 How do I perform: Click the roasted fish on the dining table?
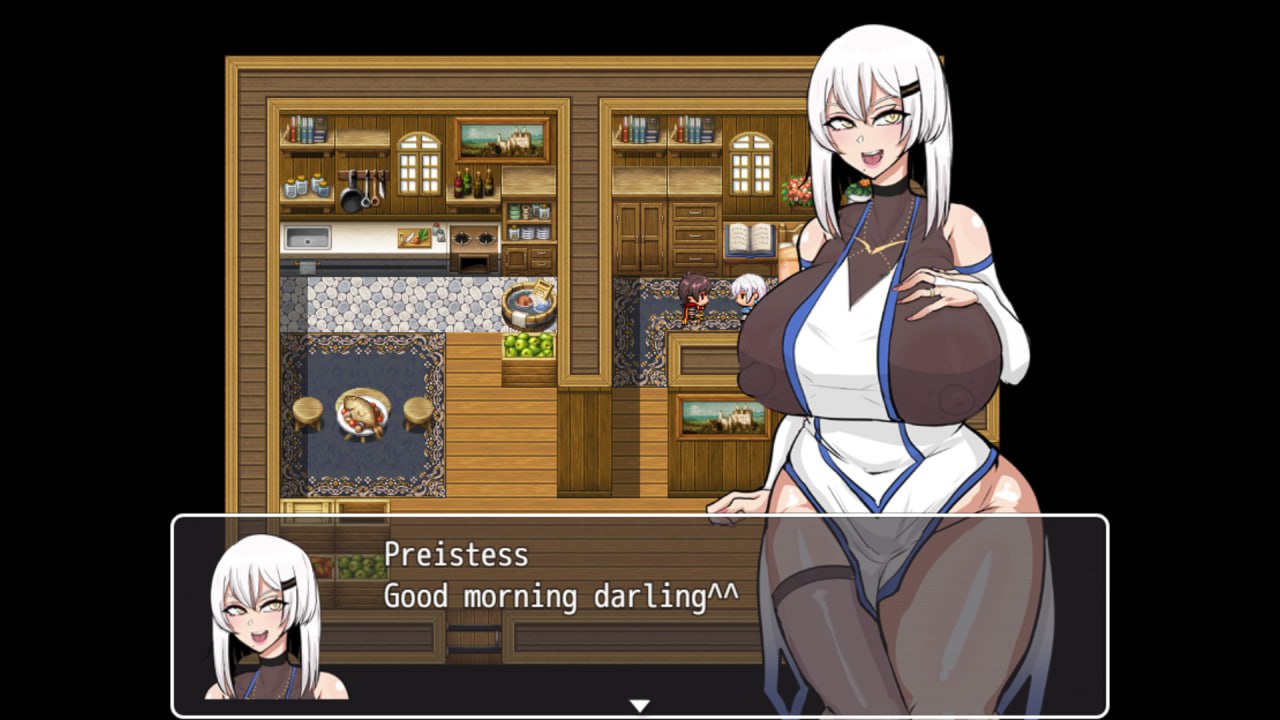click(x=360, y=410)
